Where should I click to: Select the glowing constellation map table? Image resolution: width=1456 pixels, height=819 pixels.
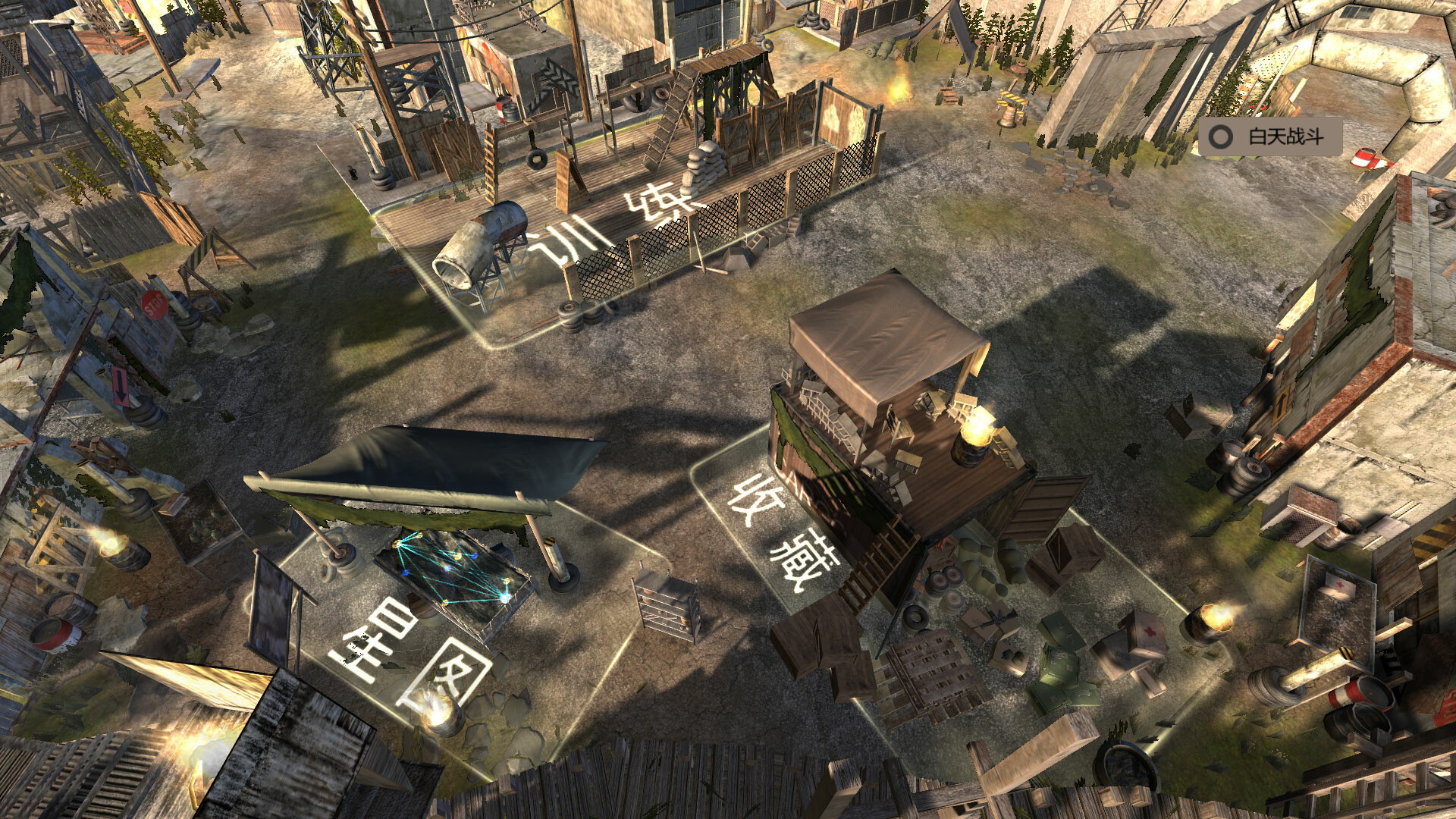[x=455, y=573]
